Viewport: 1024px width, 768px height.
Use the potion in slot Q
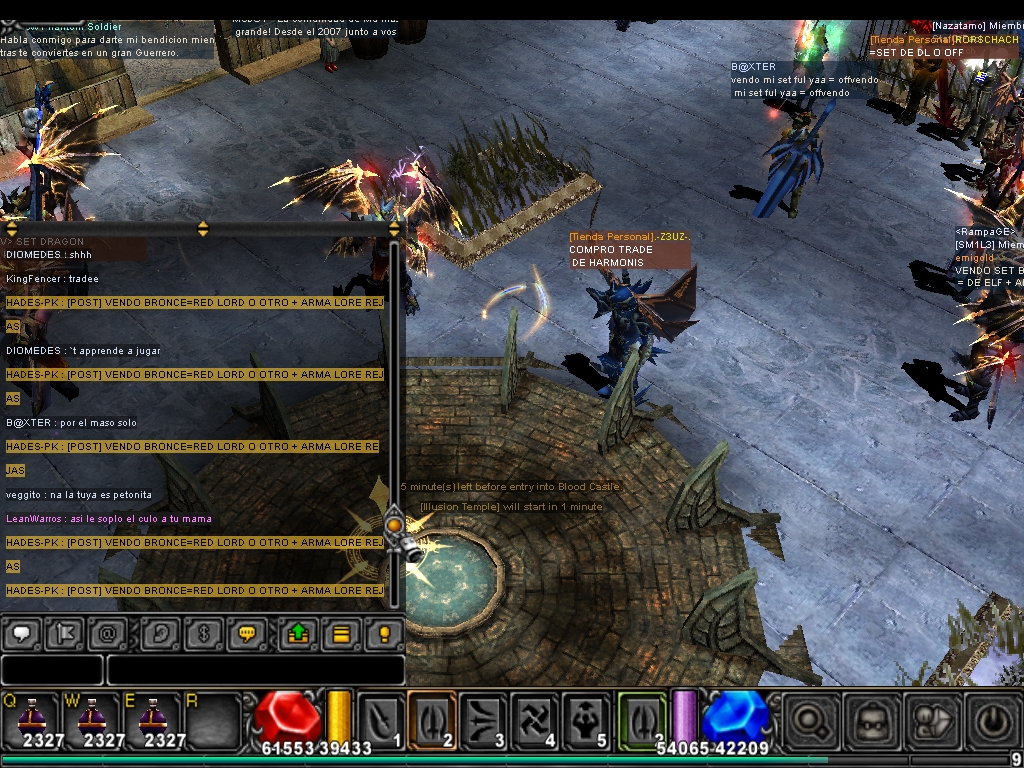click(x=29, y=719)
